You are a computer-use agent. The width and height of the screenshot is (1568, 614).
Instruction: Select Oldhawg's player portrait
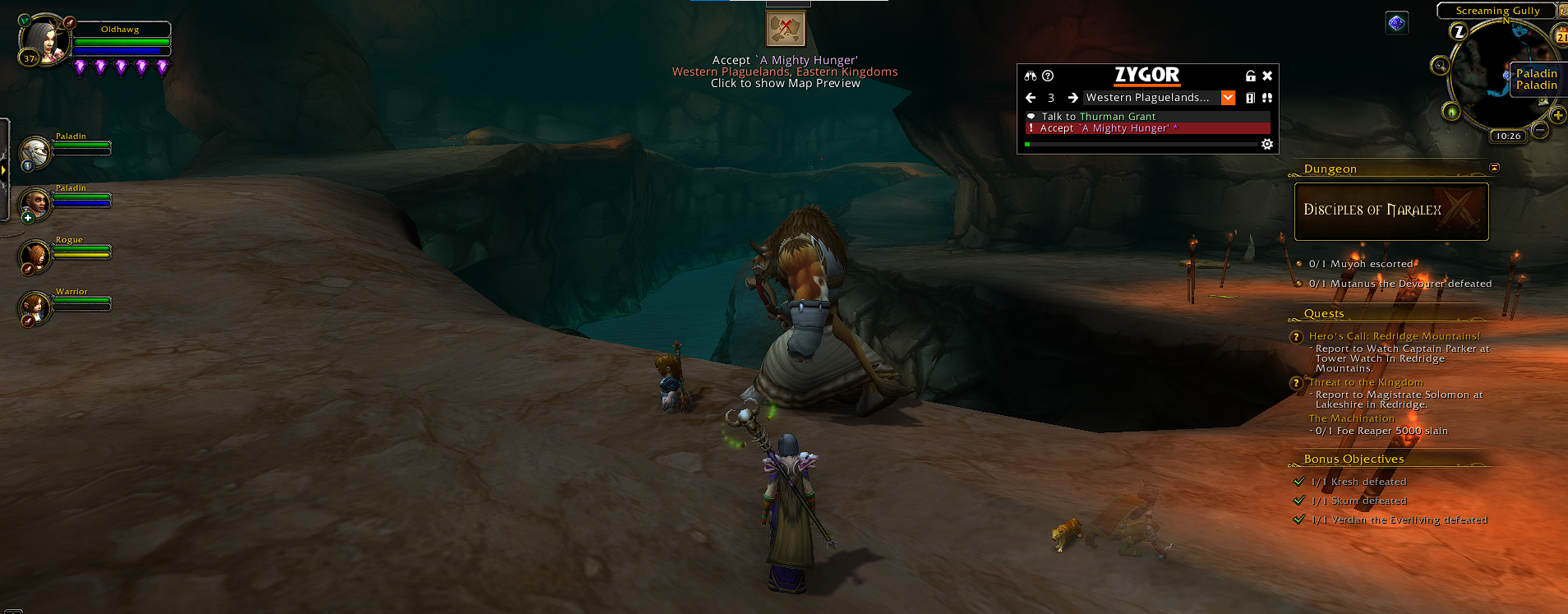tap(43, 39)
